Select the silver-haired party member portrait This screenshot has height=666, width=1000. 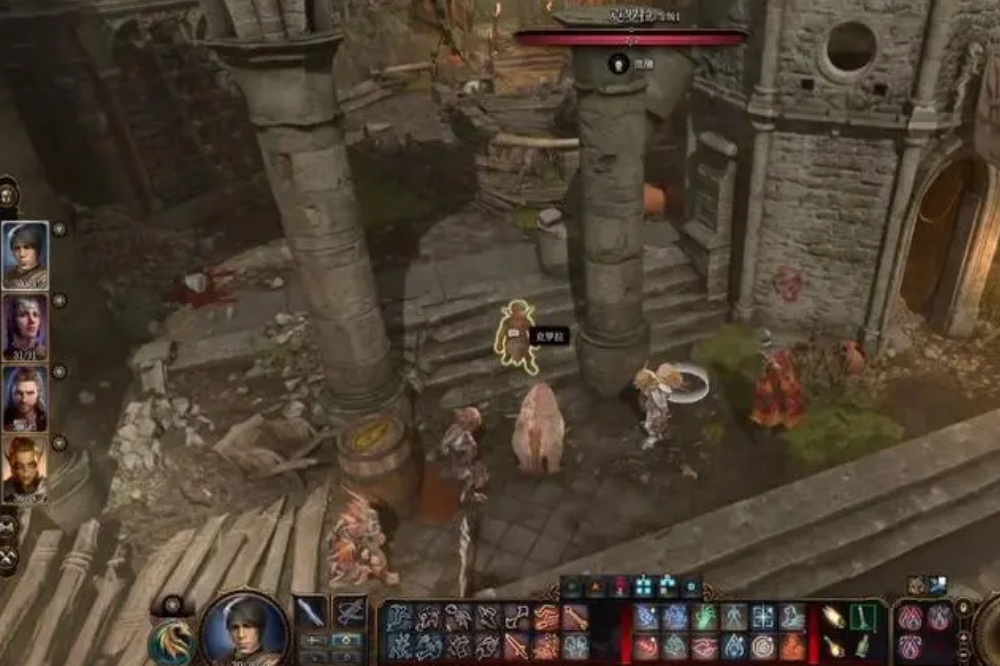pos(25,326)
